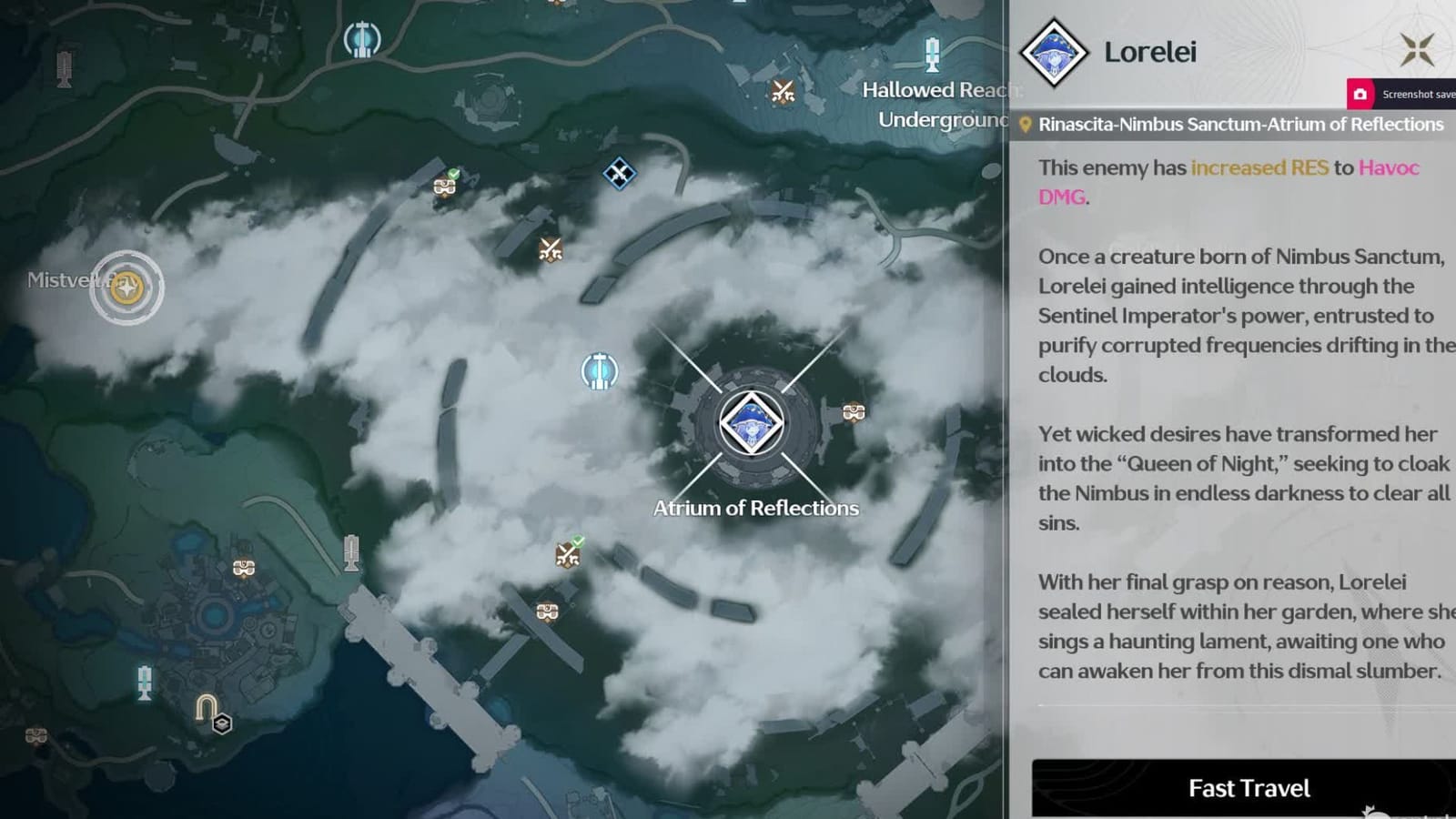
Task: Select the Resonance Beacon west of Atrium of Reflections
Action: pos(600,371)
